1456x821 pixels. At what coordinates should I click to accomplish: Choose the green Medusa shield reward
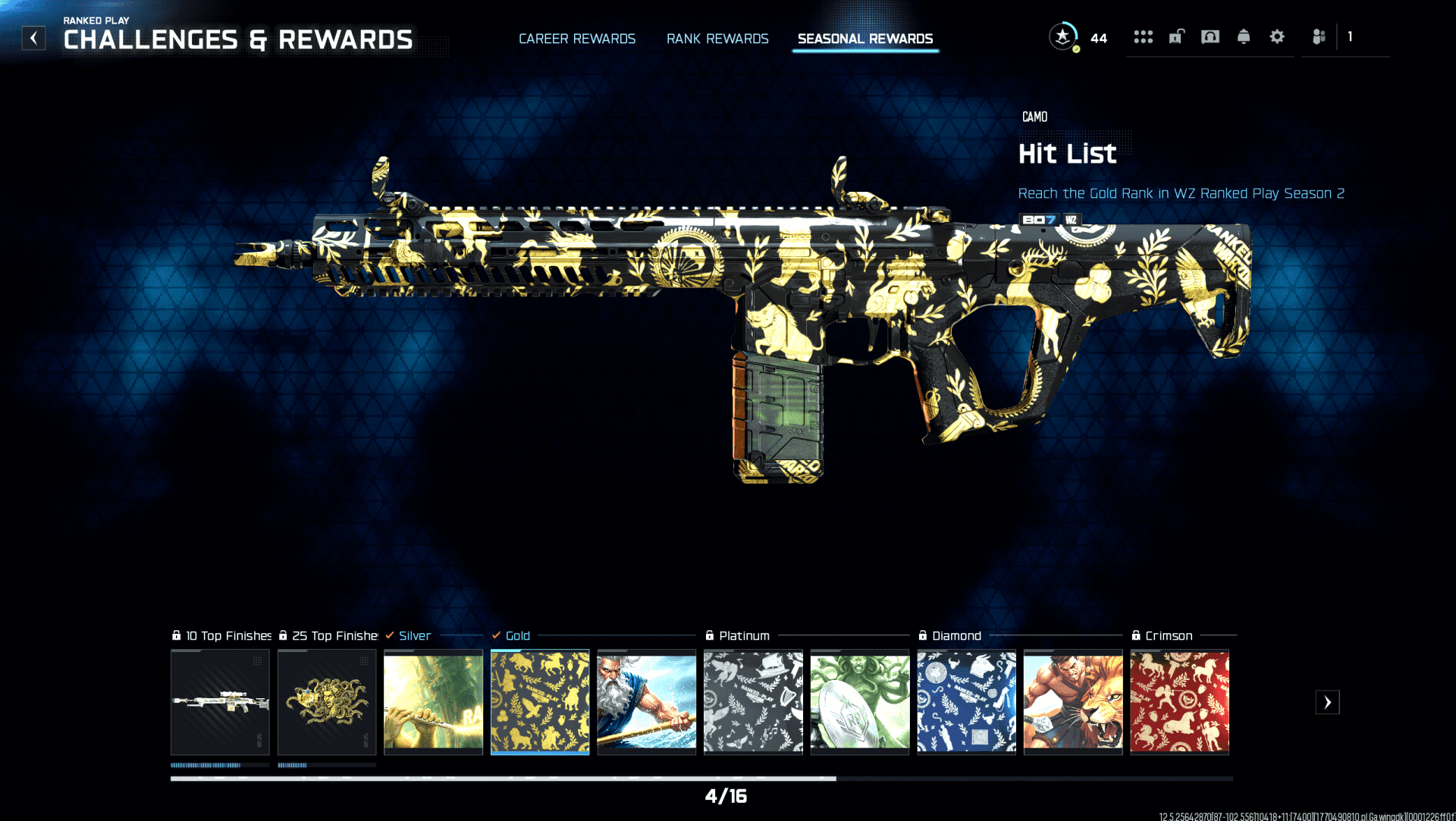[x=859, y=702]
